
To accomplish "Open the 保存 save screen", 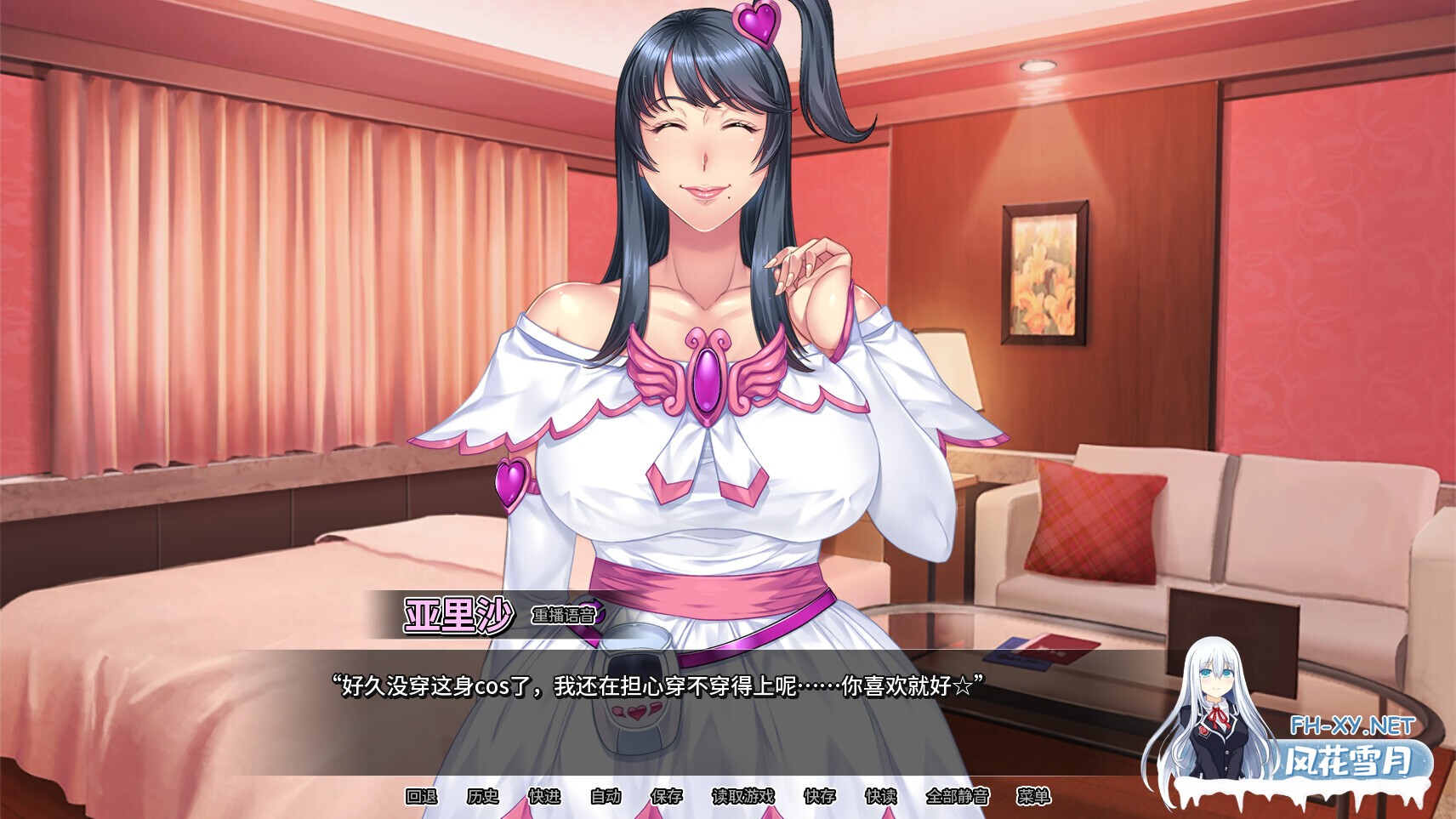I will pos(666,796).
